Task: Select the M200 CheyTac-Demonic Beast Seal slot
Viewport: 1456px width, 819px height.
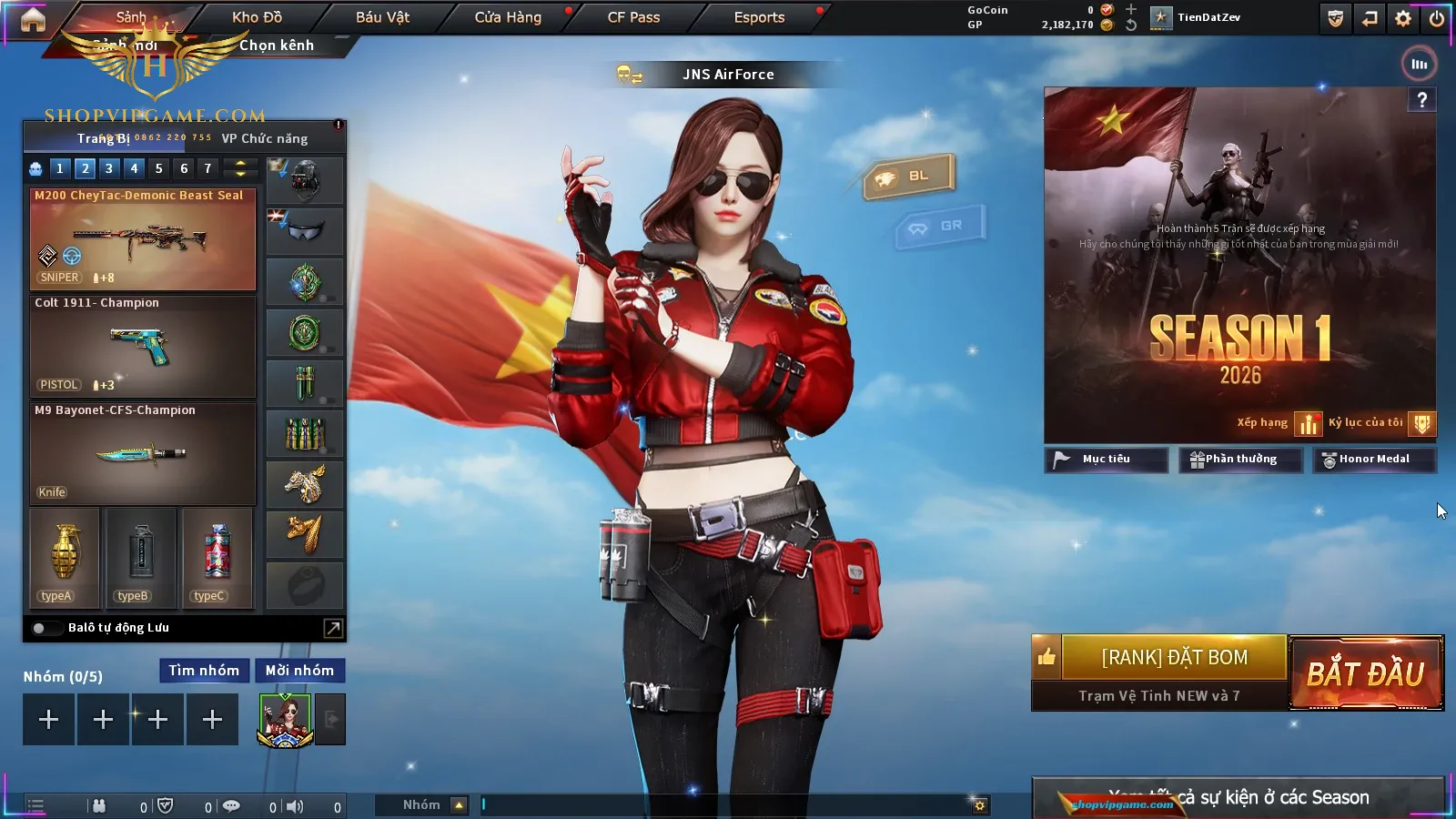Action: [143, 238]
